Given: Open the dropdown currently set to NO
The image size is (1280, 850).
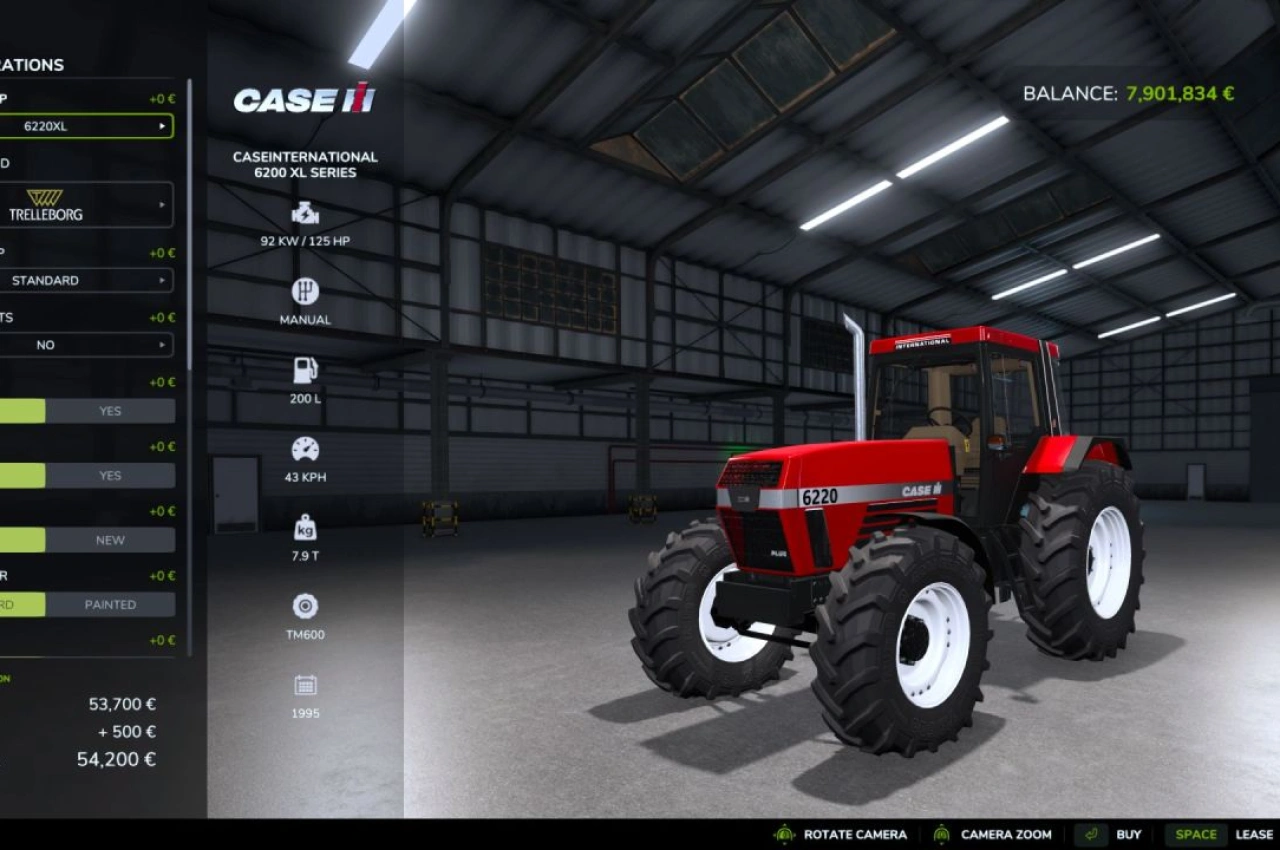Looking at the screenshot, I should (85, 345).
